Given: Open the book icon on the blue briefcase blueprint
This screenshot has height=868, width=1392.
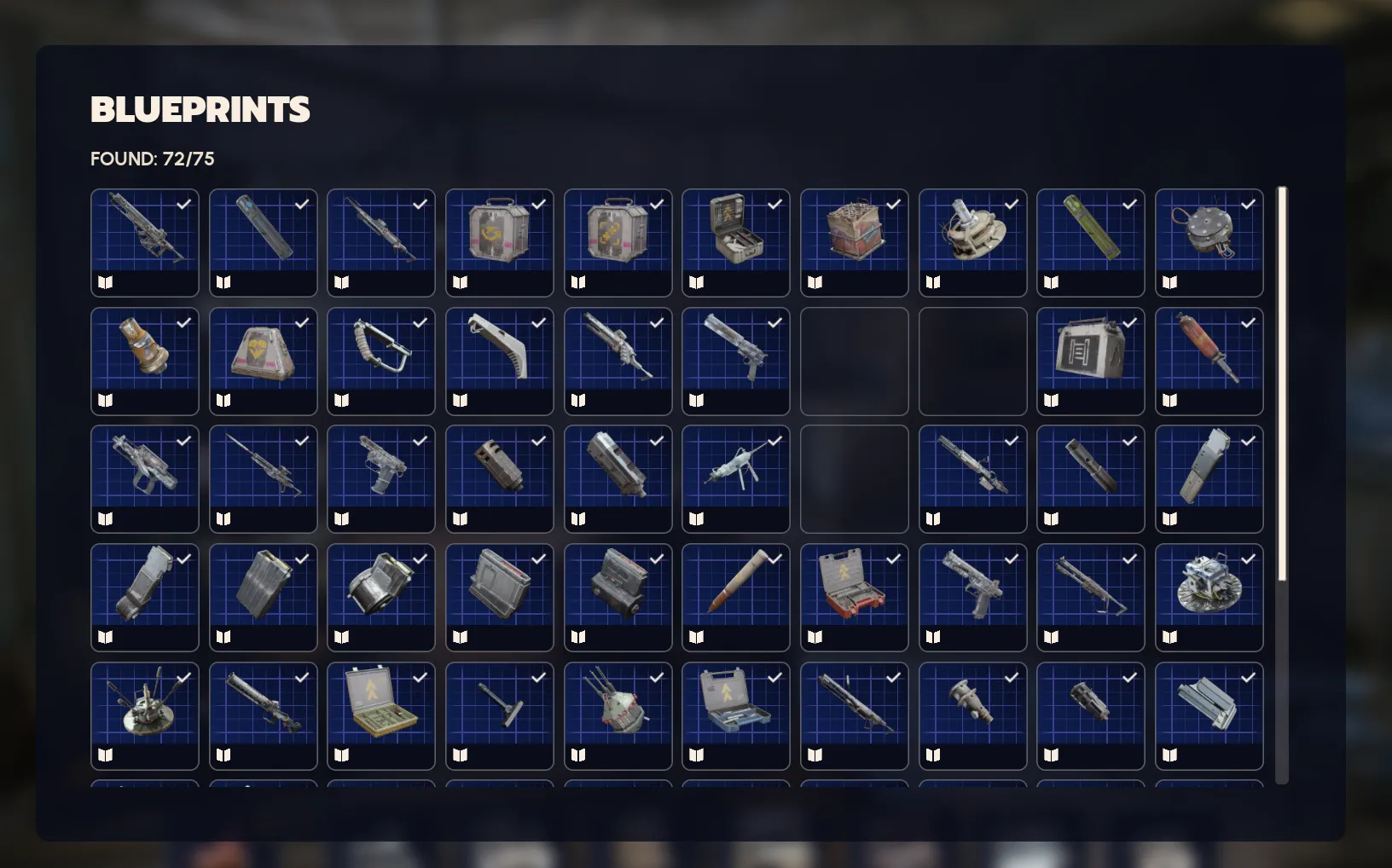Looking at the screenshot, I should point(697,755).
